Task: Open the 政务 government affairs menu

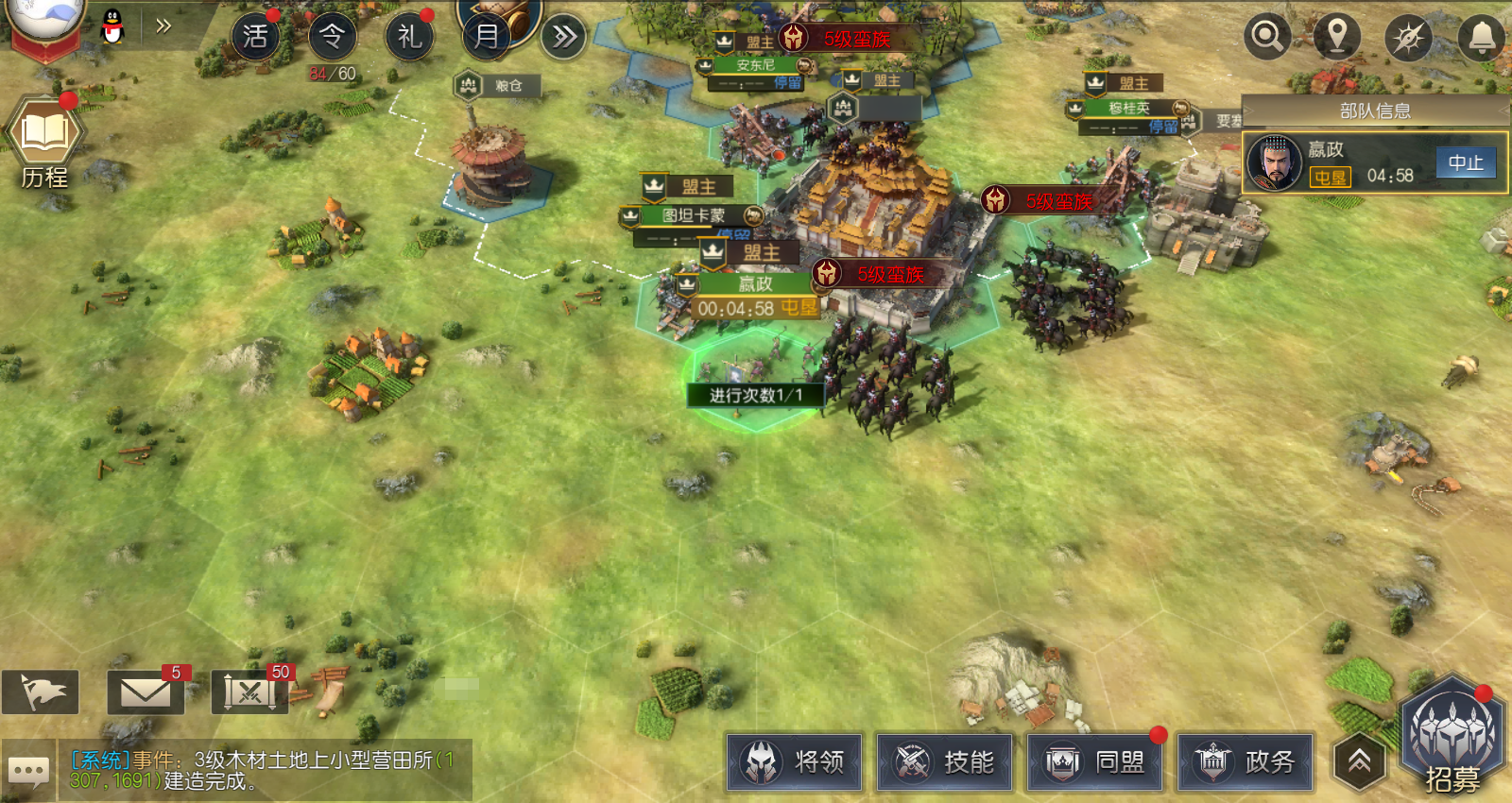Action: click(1246, 761)
